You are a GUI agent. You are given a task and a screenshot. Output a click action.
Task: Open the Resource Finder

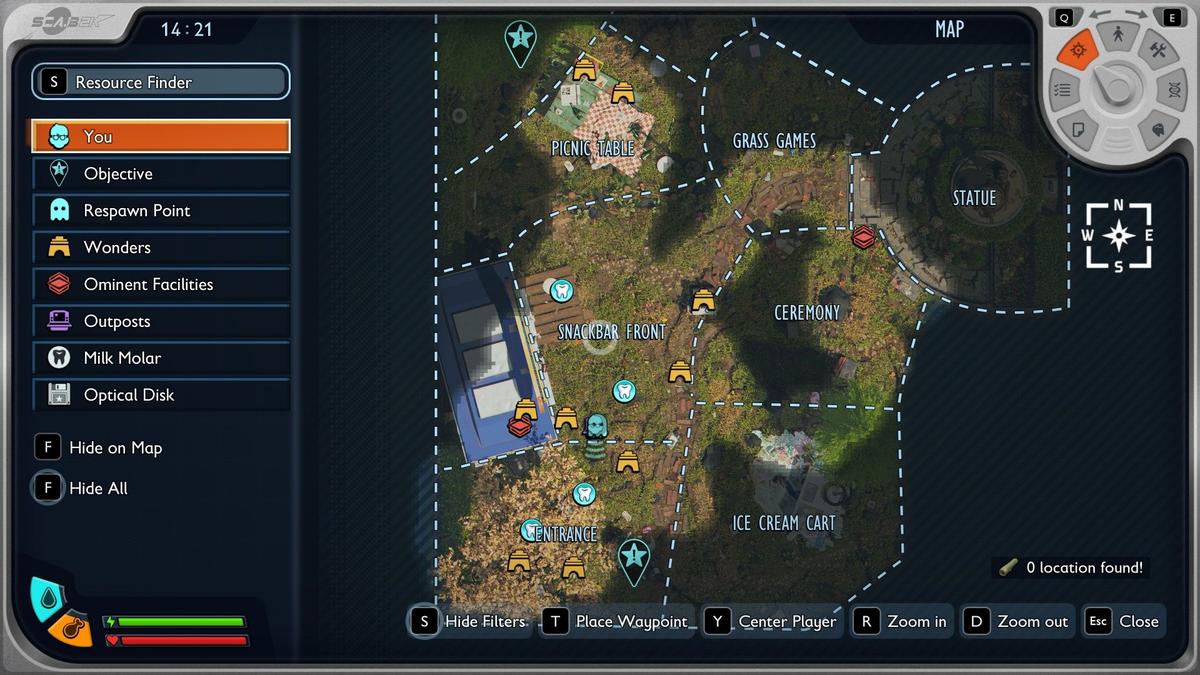pyautogui.click(x=161, y=82)
